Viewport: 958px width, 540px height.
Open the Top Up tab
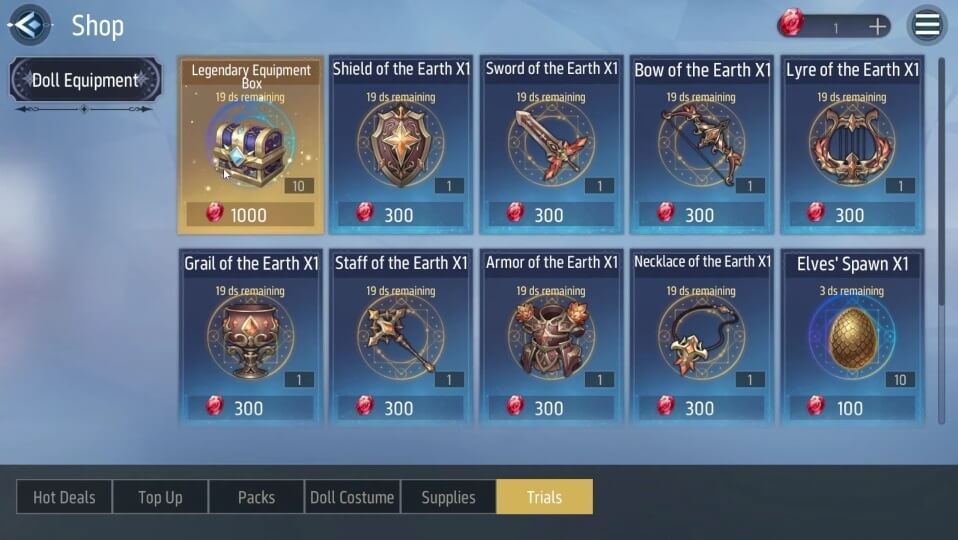[x=160, y=497]
